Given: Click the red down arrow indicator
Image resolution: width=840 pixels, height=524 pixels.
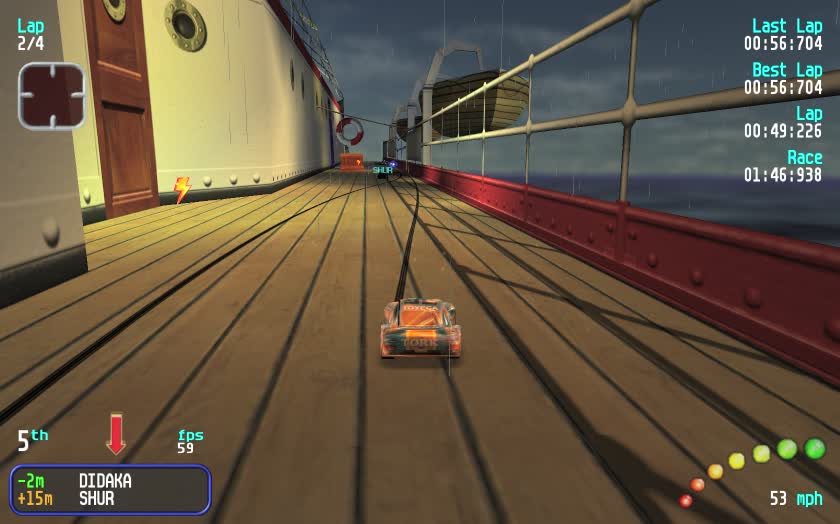Looking at the screenshot, I should pos(116,434).
